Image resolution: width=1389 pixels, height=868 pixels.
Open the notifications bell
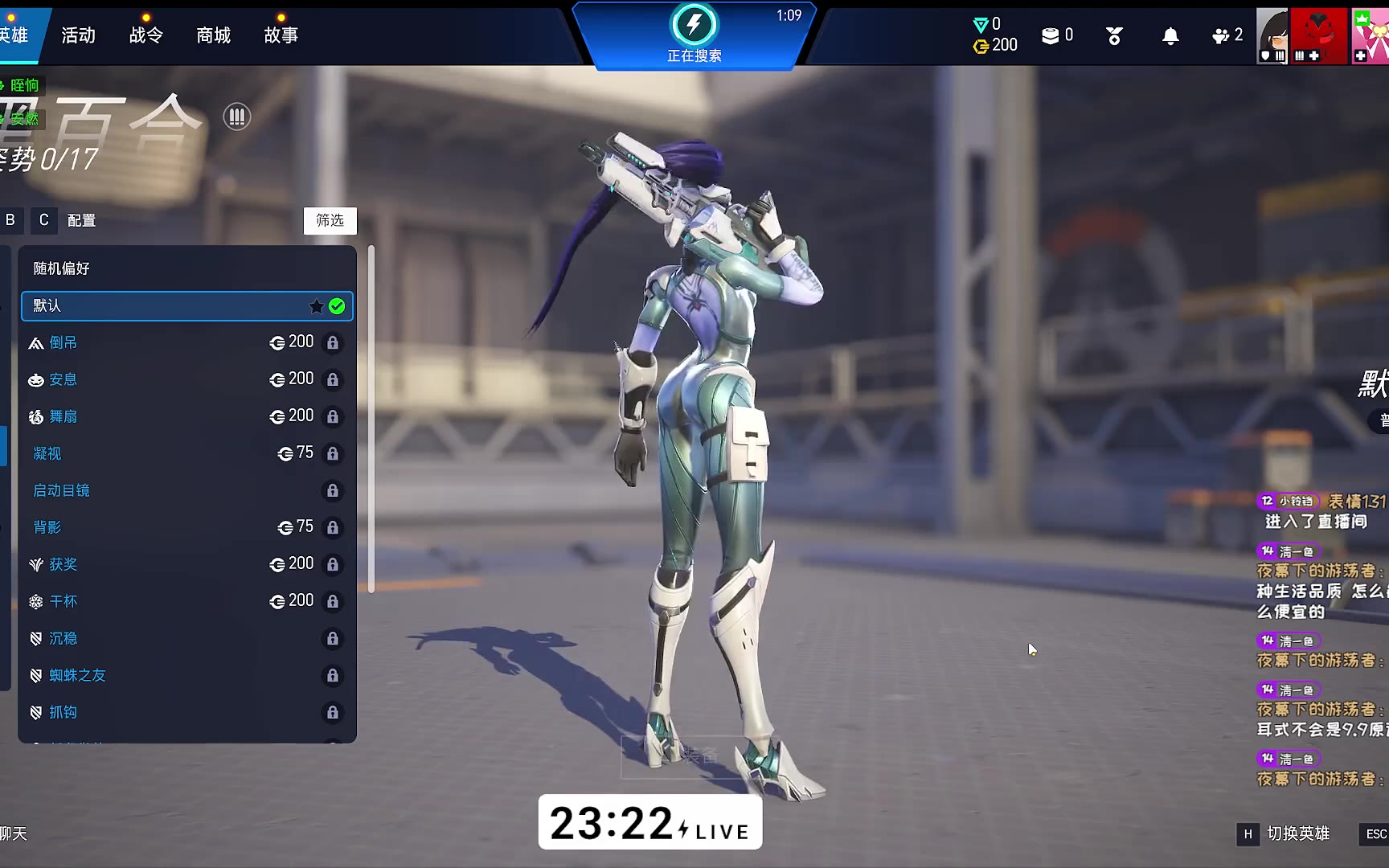tap(1170, 36)
